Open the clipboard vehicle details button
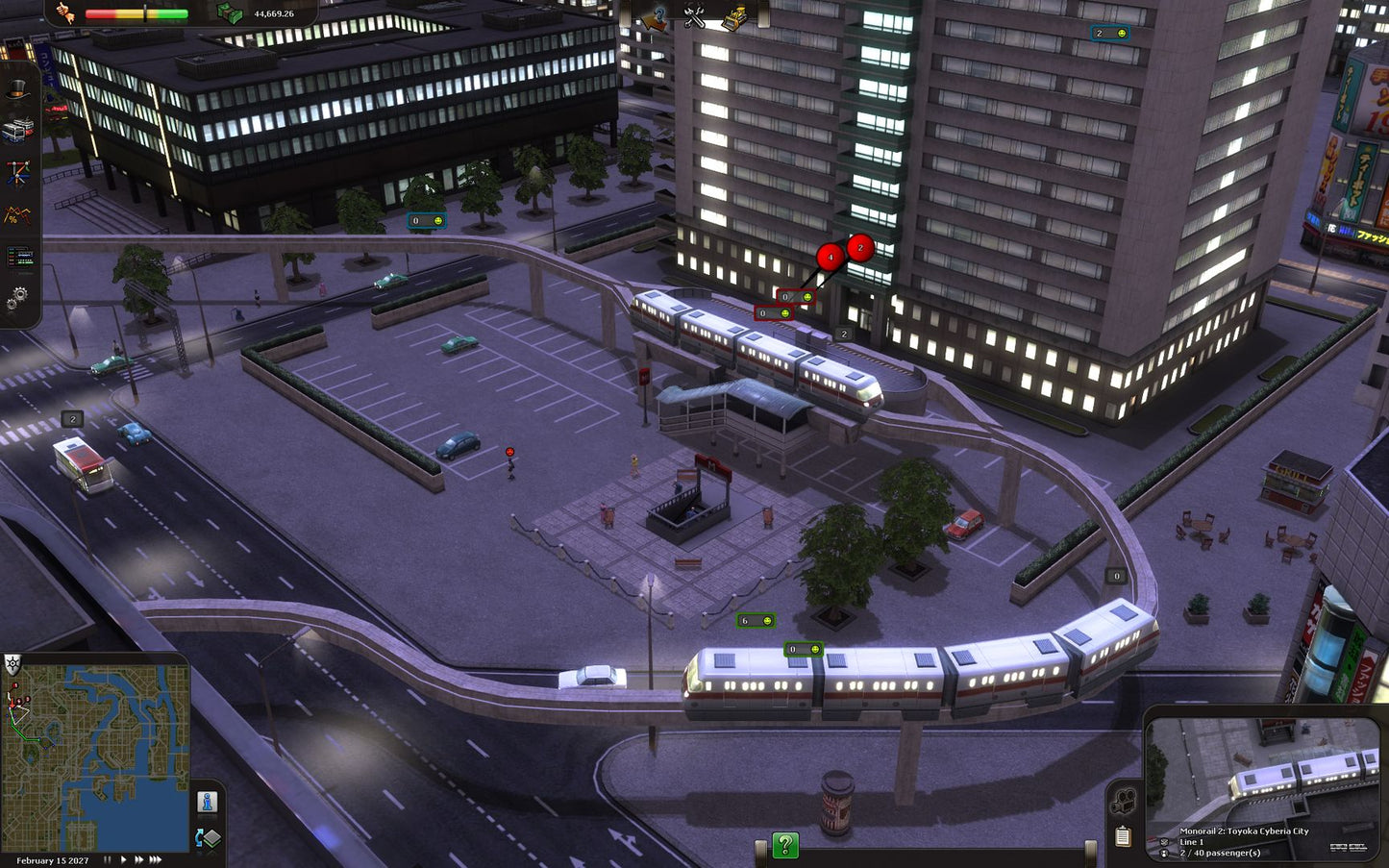 pos(1123,836)
